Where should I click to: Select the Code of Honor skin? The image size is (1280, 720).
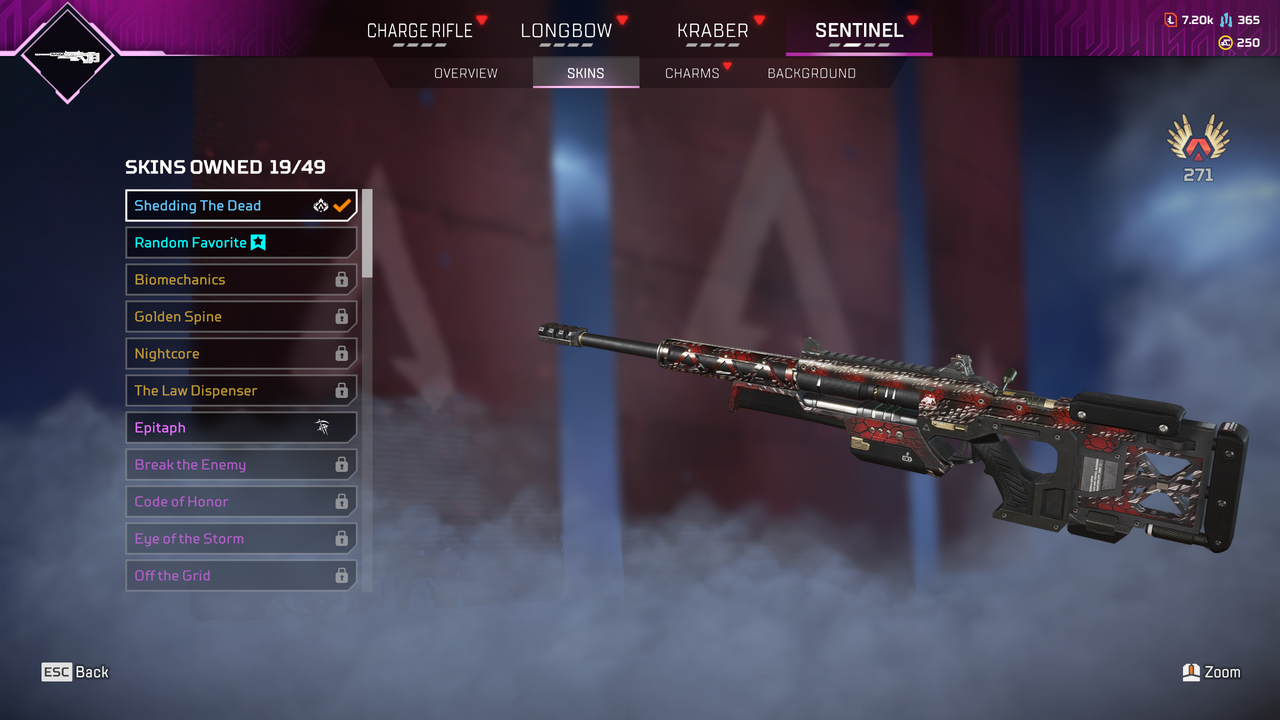coord(240,502)
